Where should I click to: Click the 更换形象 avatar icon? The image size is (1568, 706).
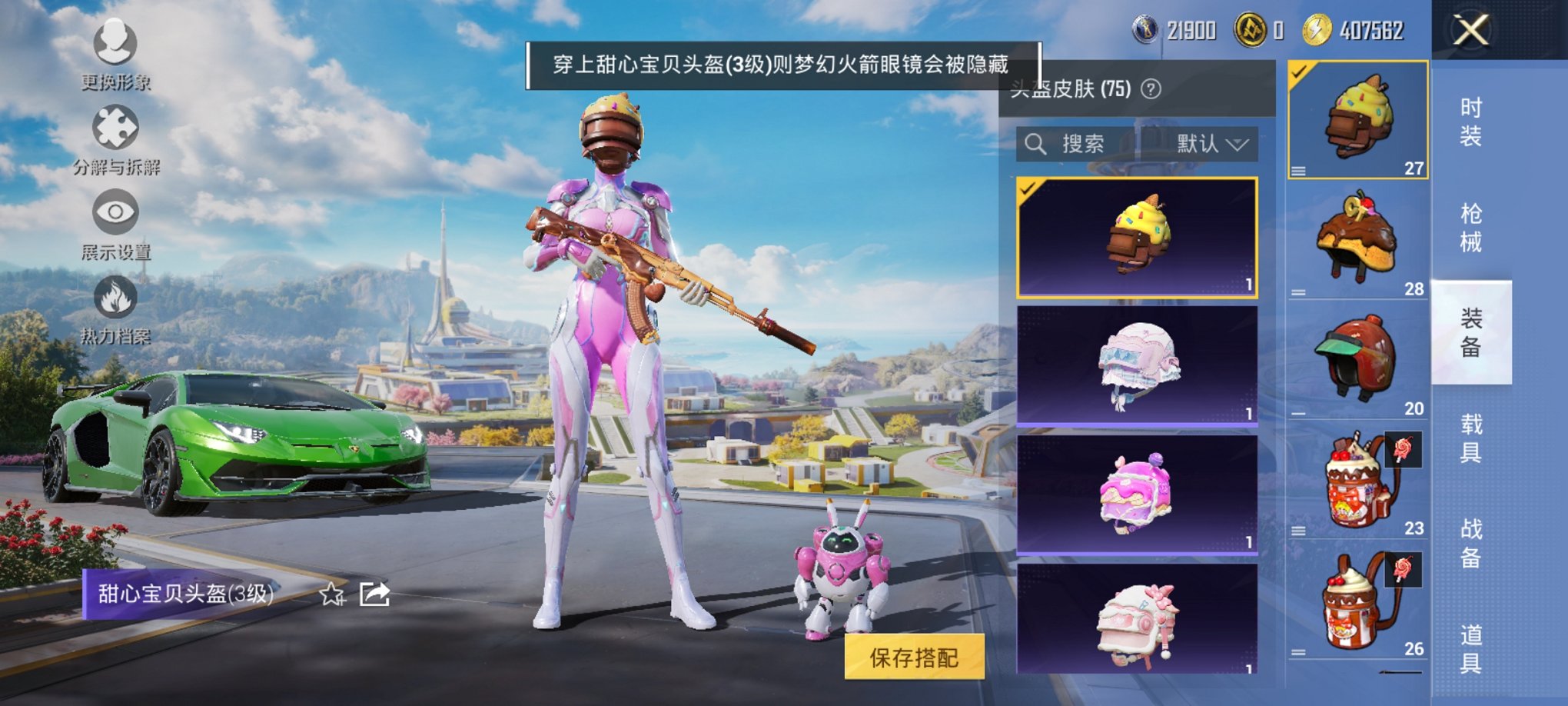pos(114,42)
